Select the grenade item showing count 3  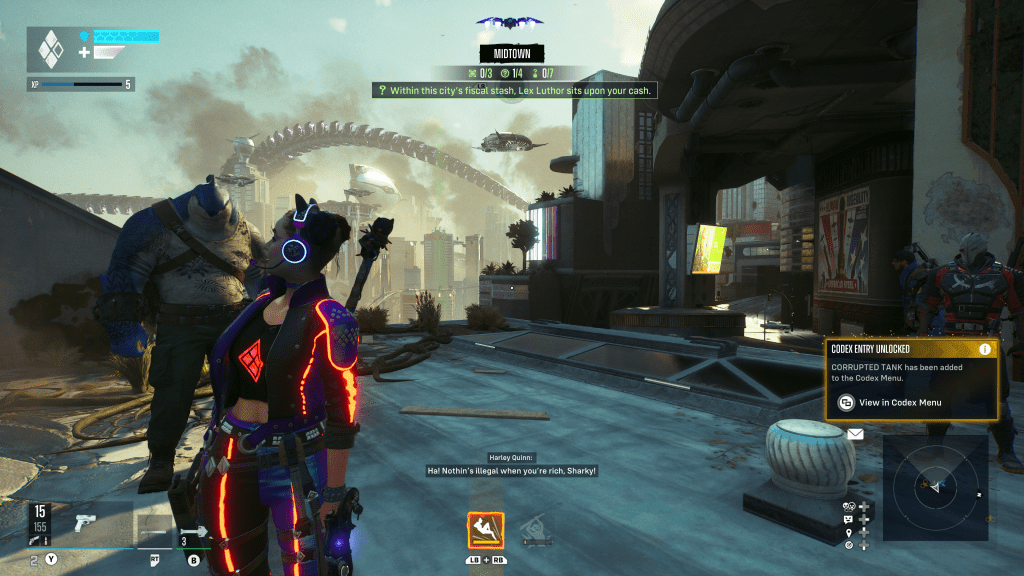(x=195, y=530)
